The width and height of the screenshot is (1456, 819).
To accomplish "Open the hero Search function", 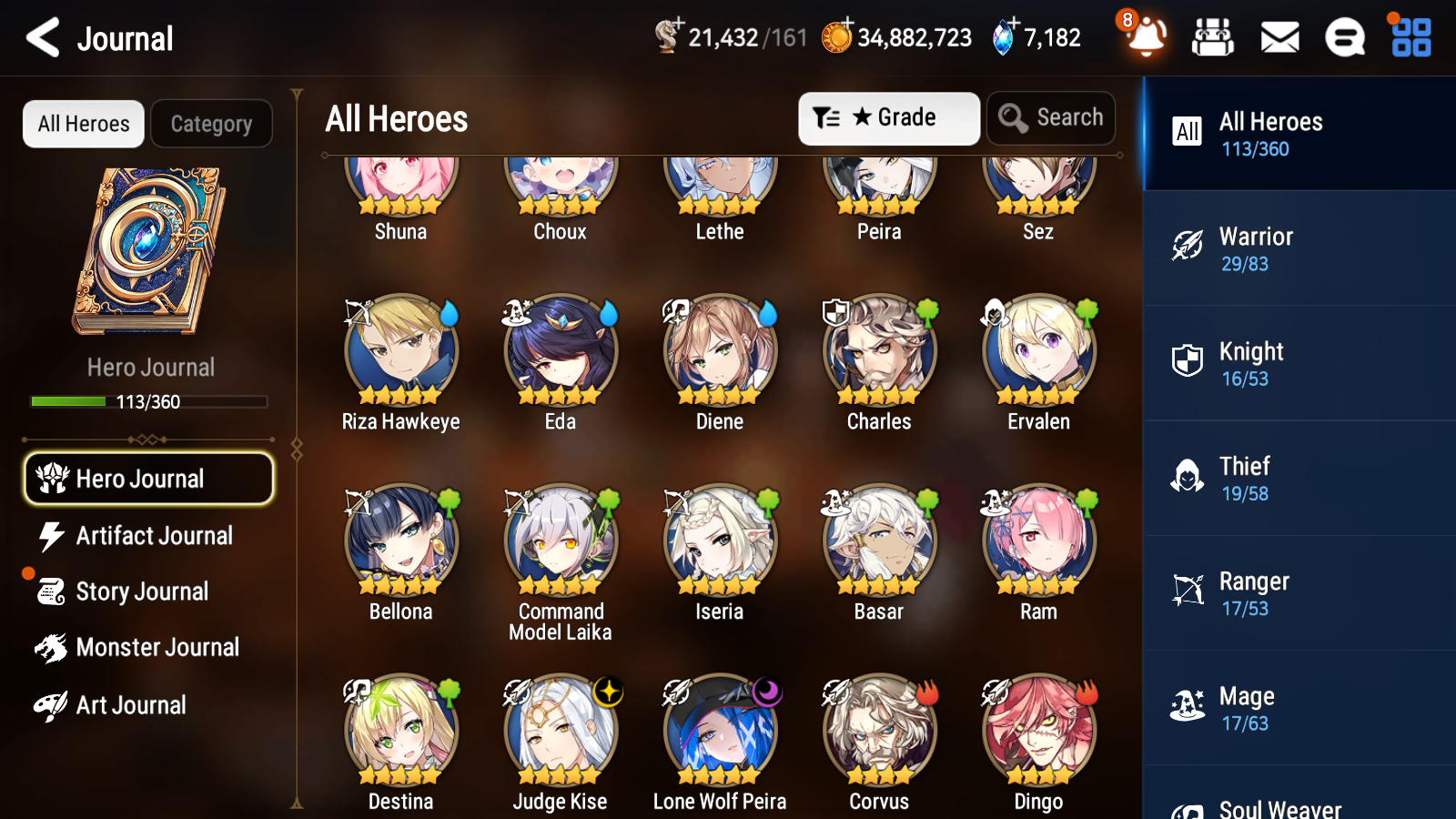I will tap(1050, 117).
